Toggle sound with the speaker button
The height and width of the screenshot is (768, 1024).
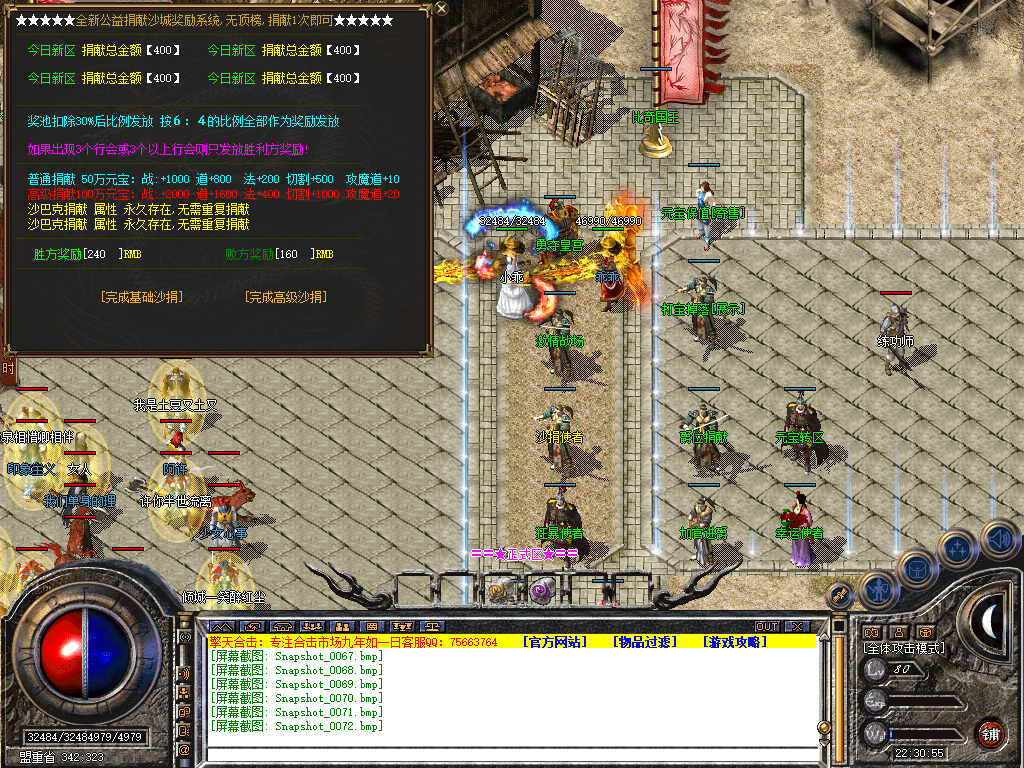click(x=998, y=540)
